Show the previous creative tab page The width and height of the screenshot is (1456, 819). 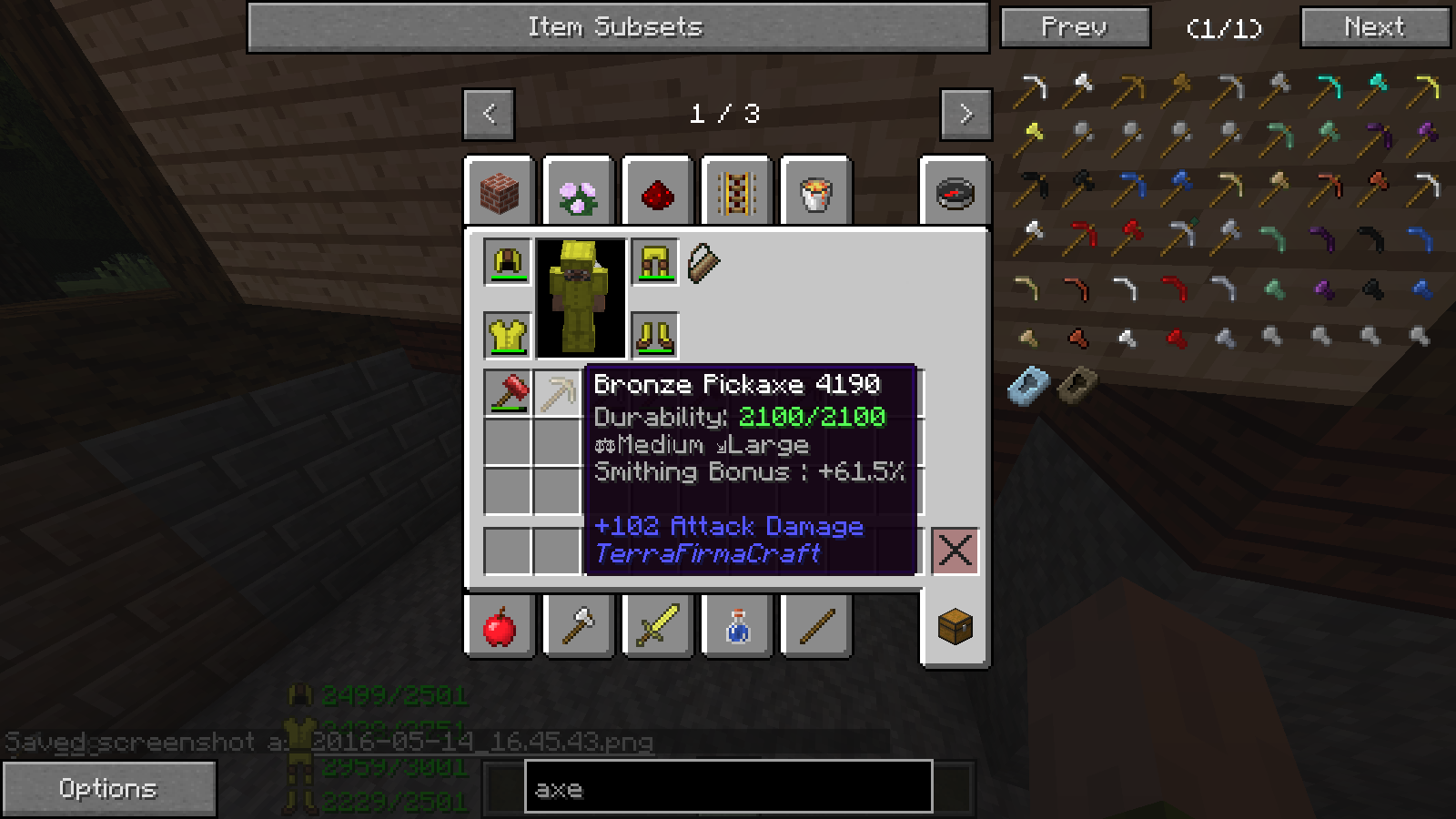tap(489, 114)
